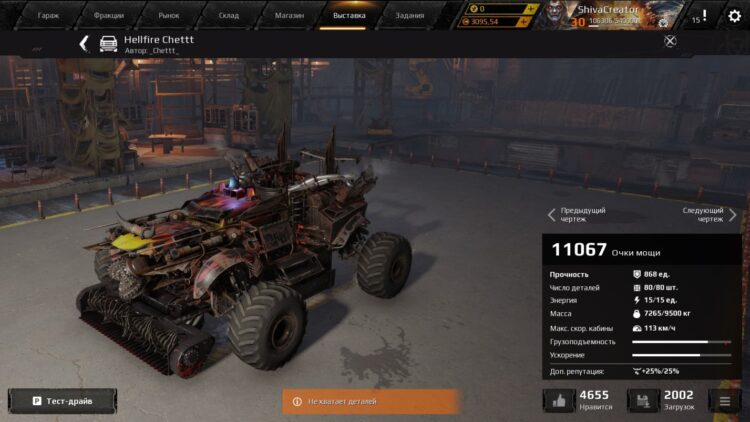750x422 pixels.
Task: Open the Склад tab
Action: click(229, 16)
